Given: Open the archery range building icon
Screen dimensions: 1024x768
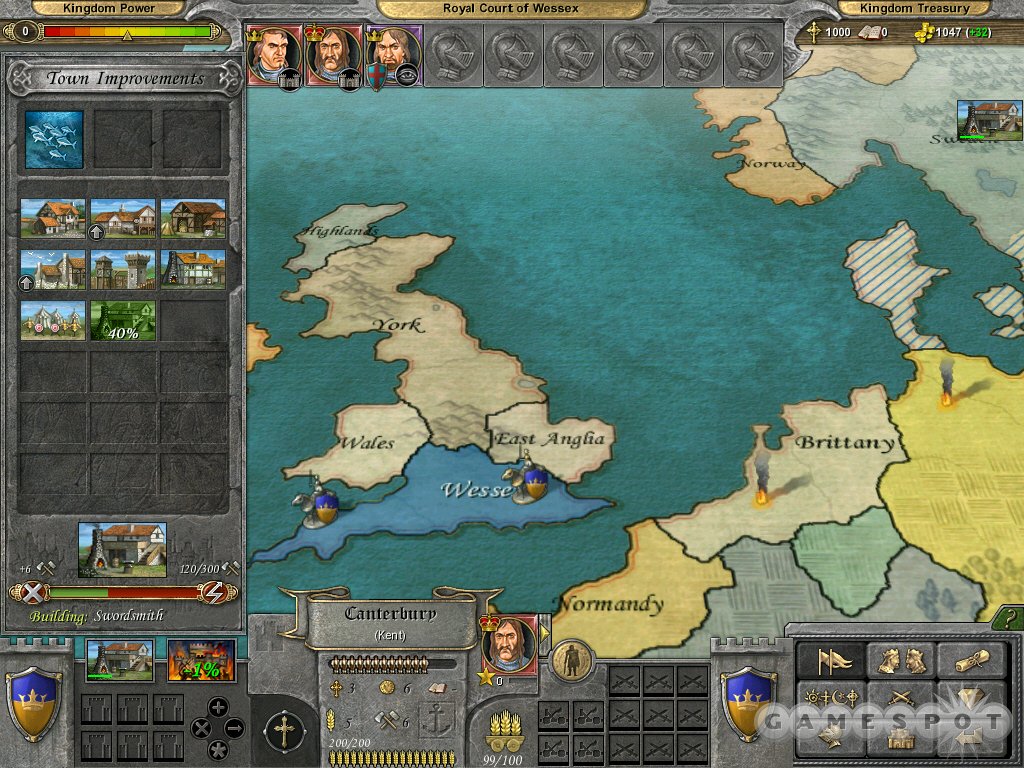Looking at the screenshot, I should (54, 319).
